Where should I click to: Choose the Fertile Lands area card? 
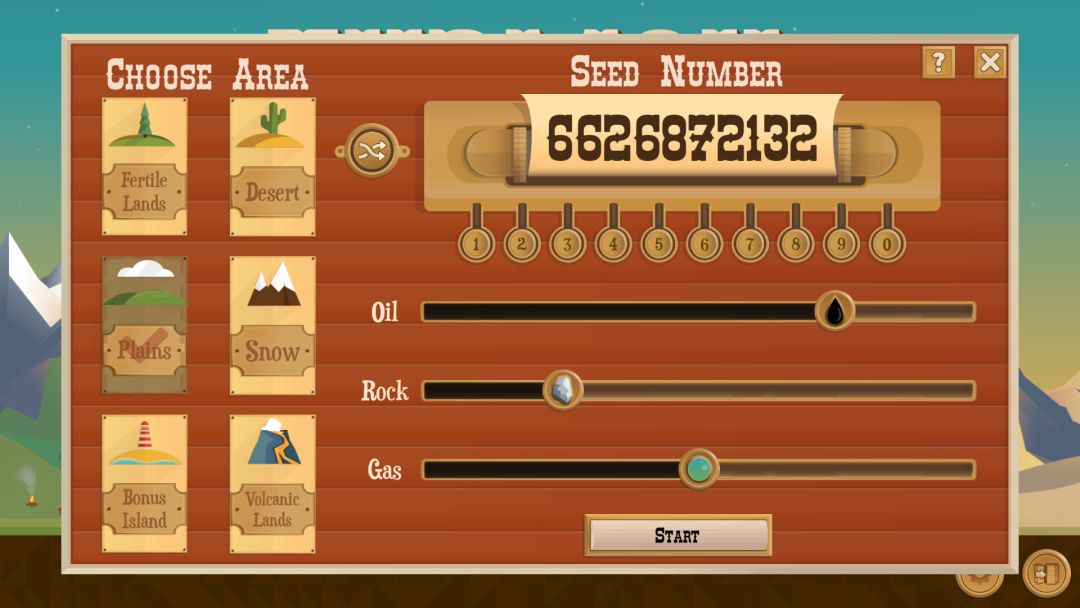[144, 166]
